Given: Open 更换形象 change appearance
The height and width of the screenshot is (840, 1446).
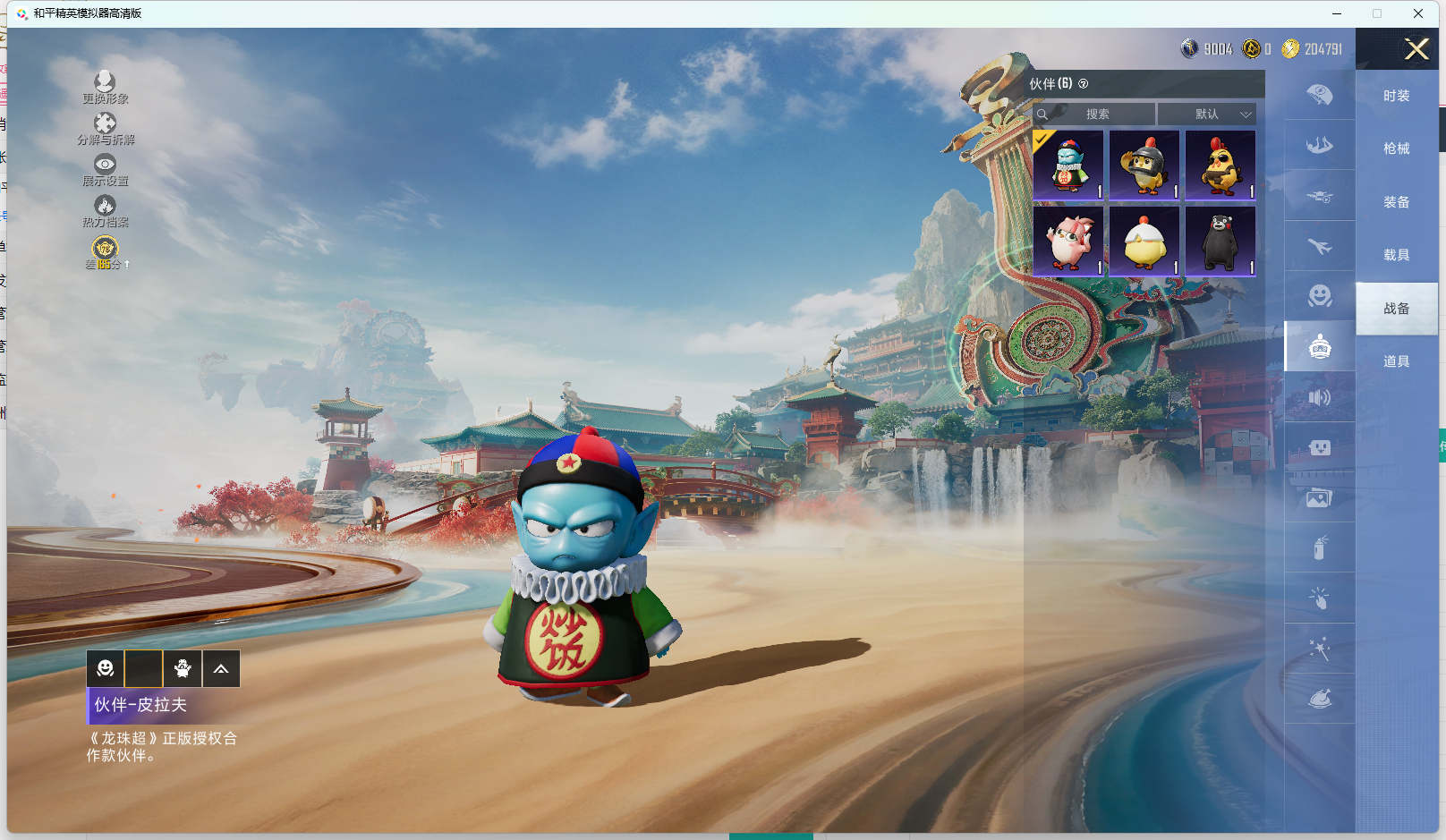Looking at the screenshot, I should tap(105, 87).
